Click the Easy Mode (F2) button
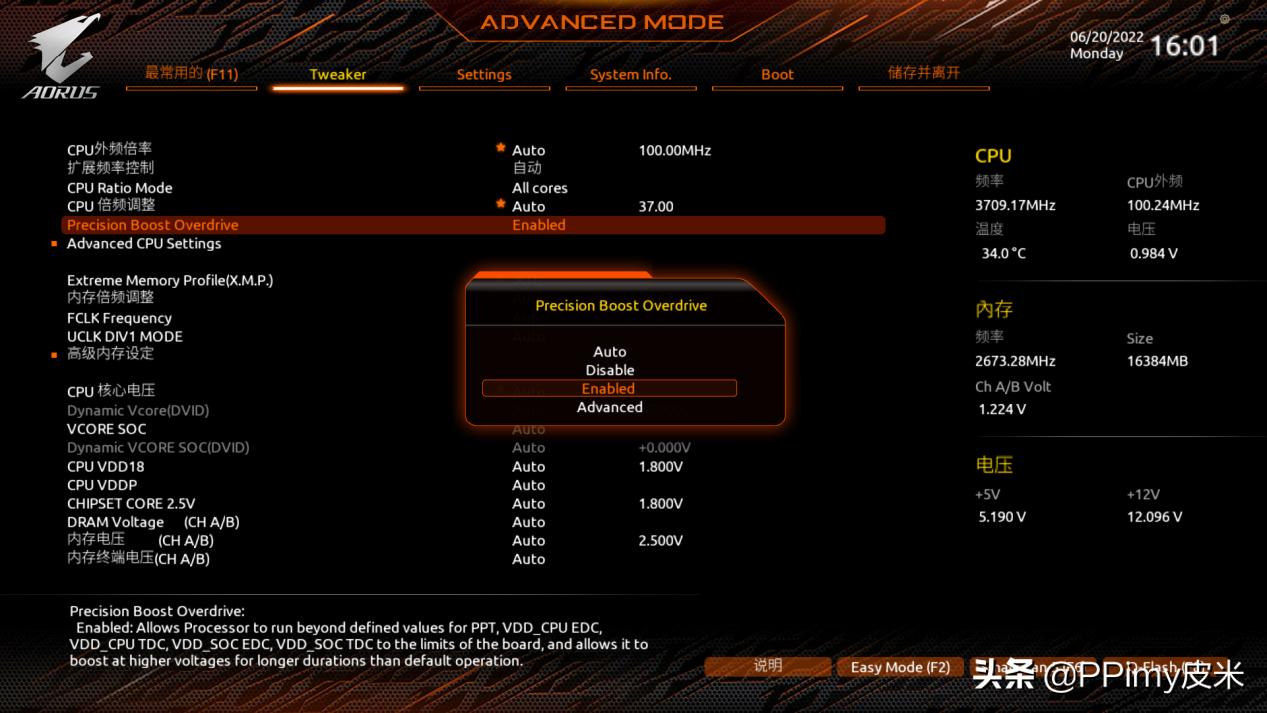This screenshot has width=1267, height=713. [900, 667]
